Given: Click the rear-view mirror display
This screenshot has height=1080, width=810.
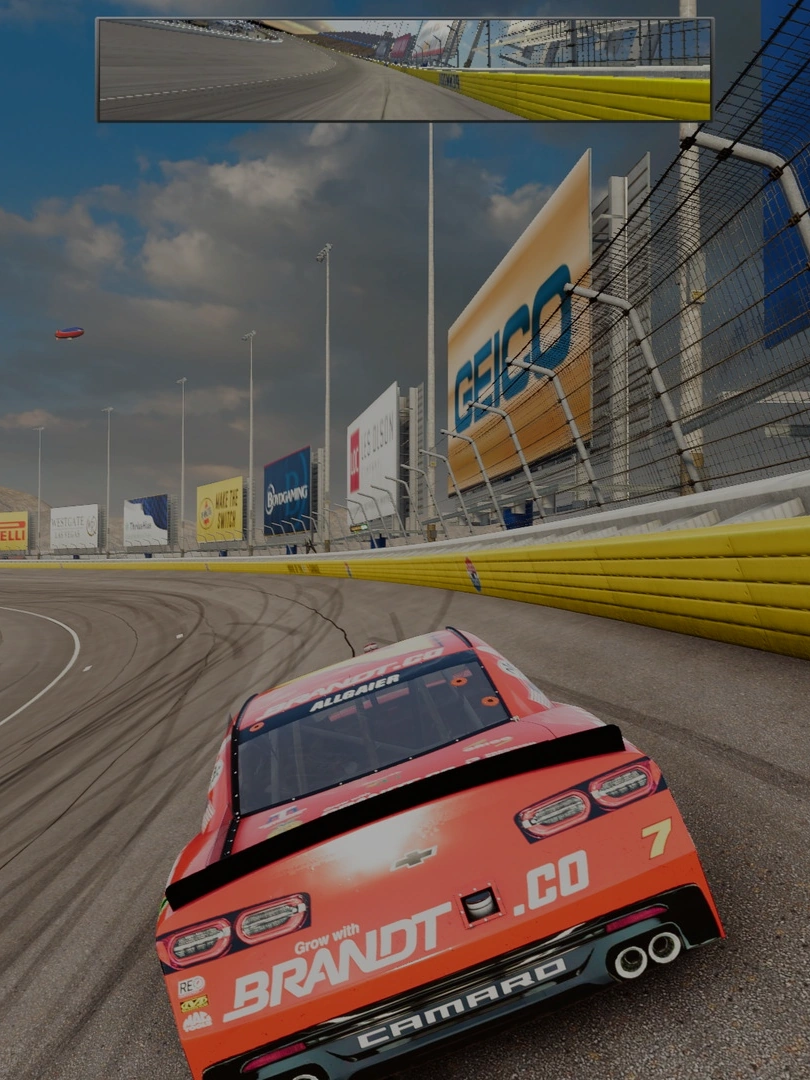Looking at the screenshot, I should coord(404,69).
